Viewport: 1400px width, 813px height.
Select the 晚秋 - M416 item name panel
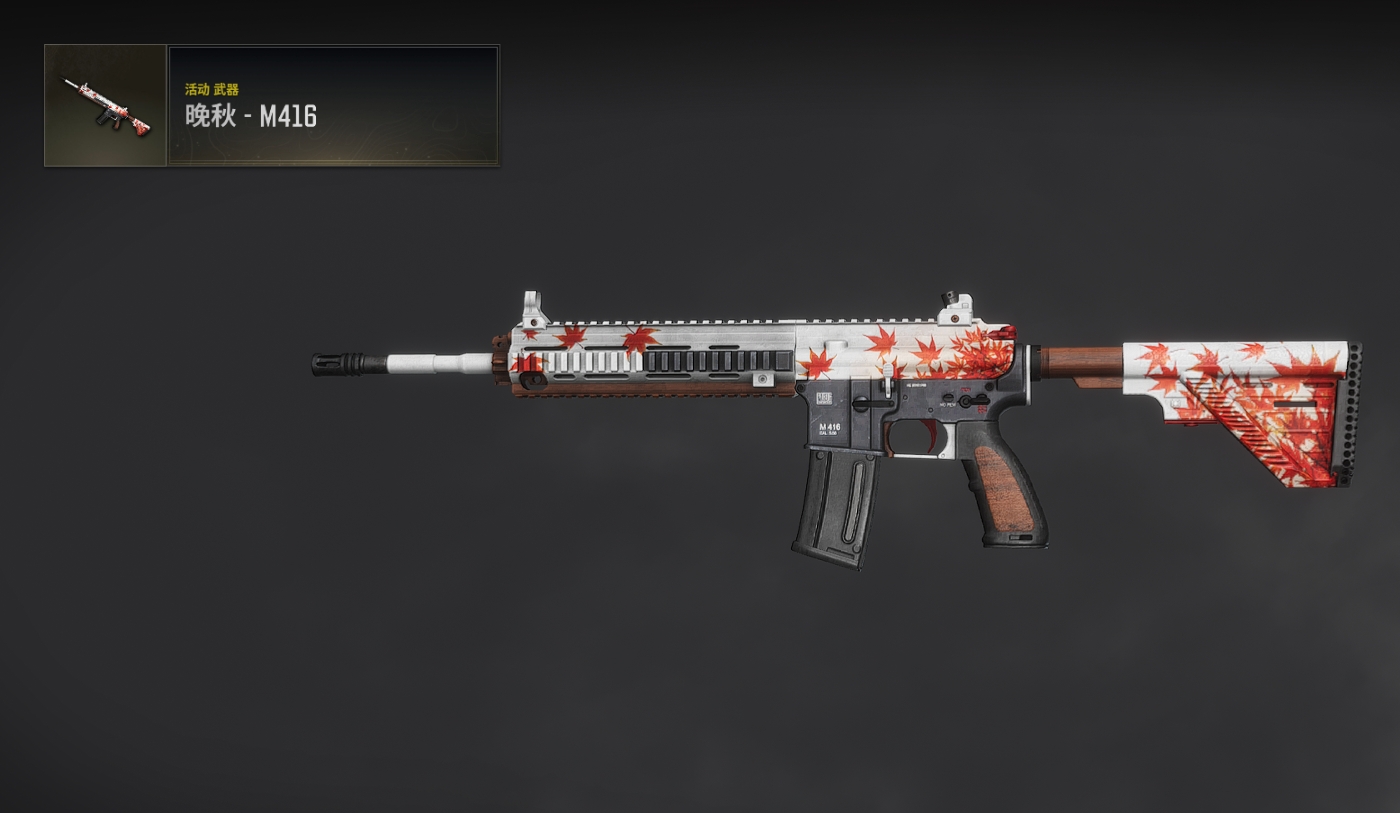pos(333,105)
